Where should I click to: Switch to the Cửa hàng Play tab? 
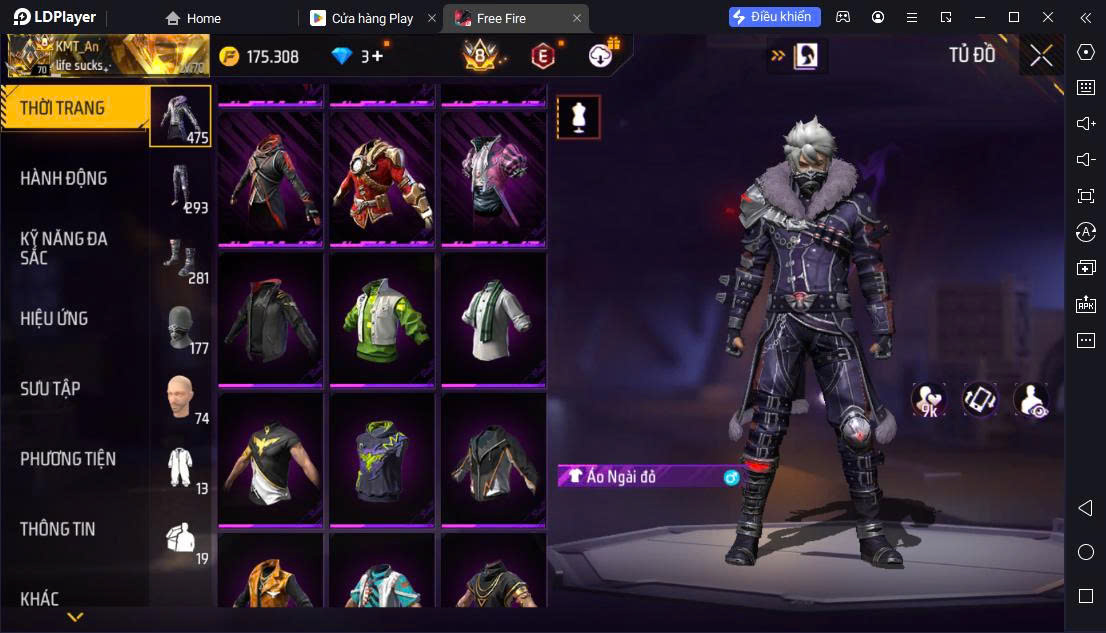372,18
